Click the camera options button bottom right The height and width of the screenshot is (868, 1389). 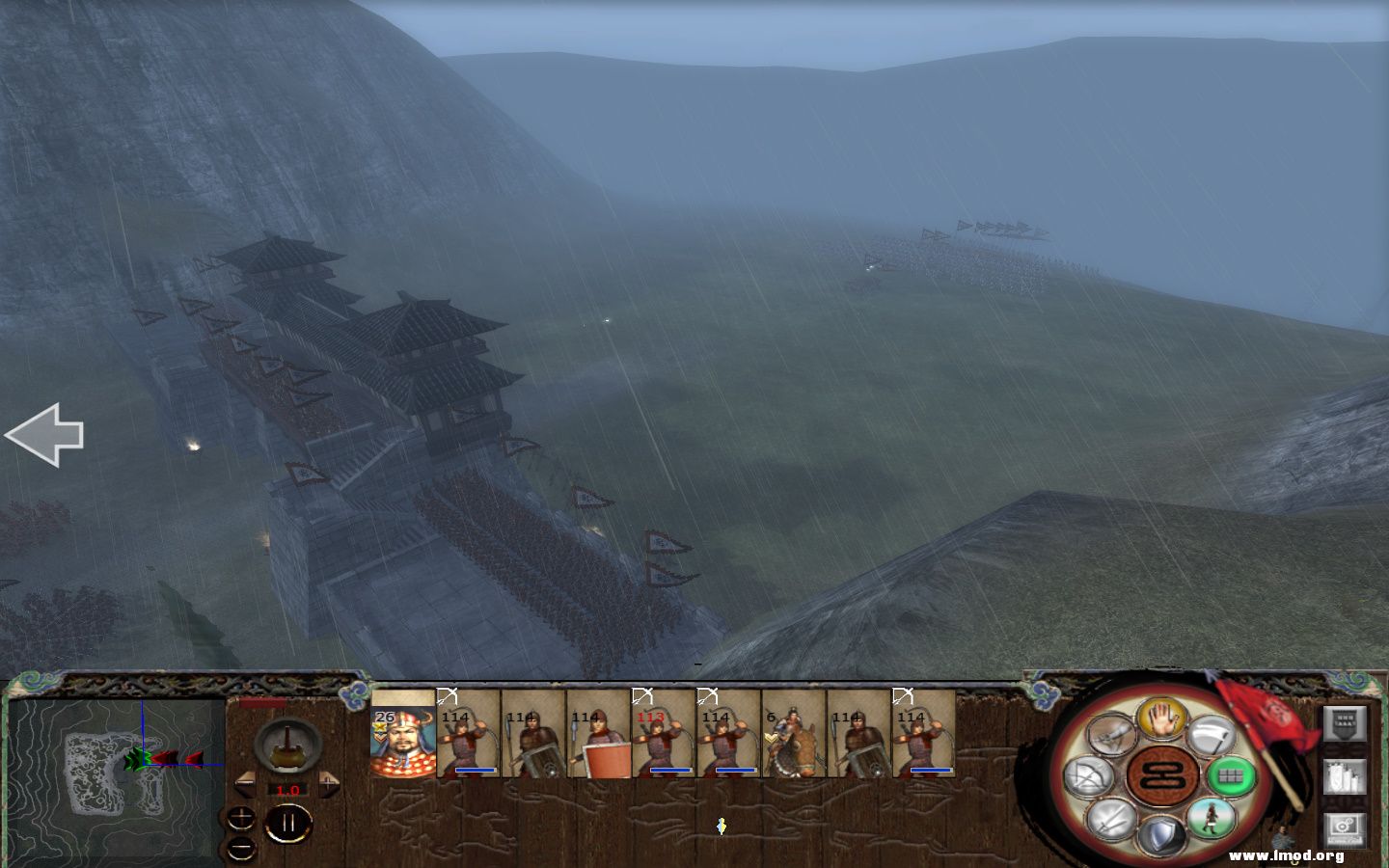coord(1346,828)
